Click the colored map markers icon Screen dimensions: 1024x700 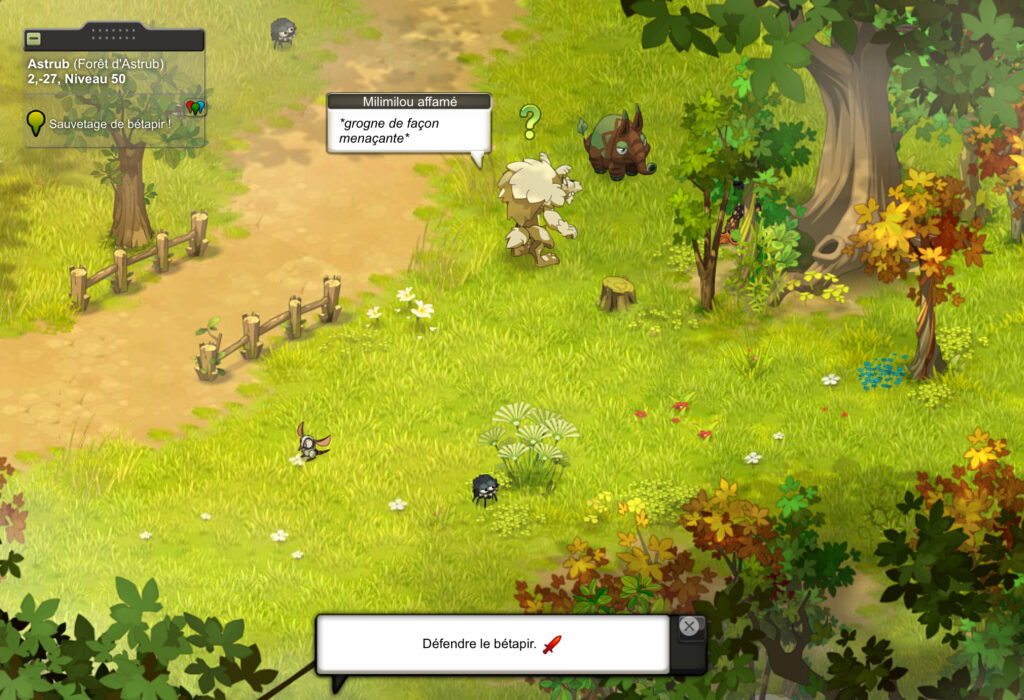195,107
